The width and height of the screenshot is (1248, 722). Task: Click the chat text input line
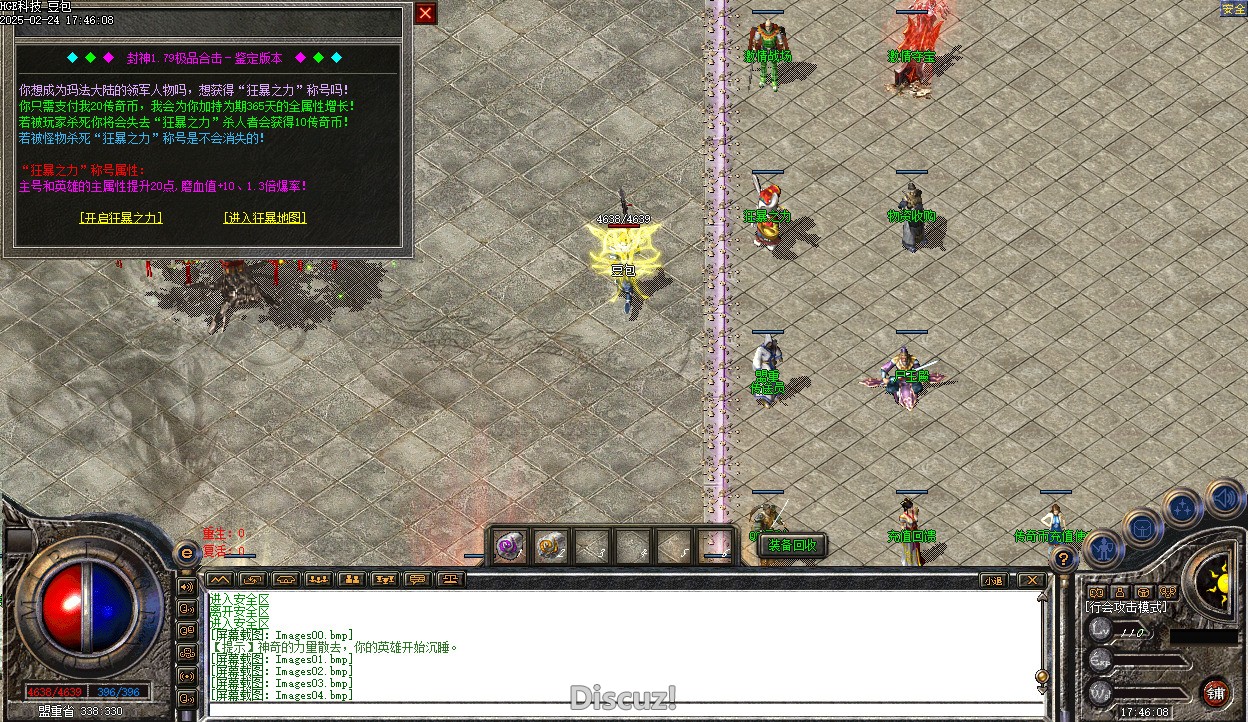click(x=620, y=708)
